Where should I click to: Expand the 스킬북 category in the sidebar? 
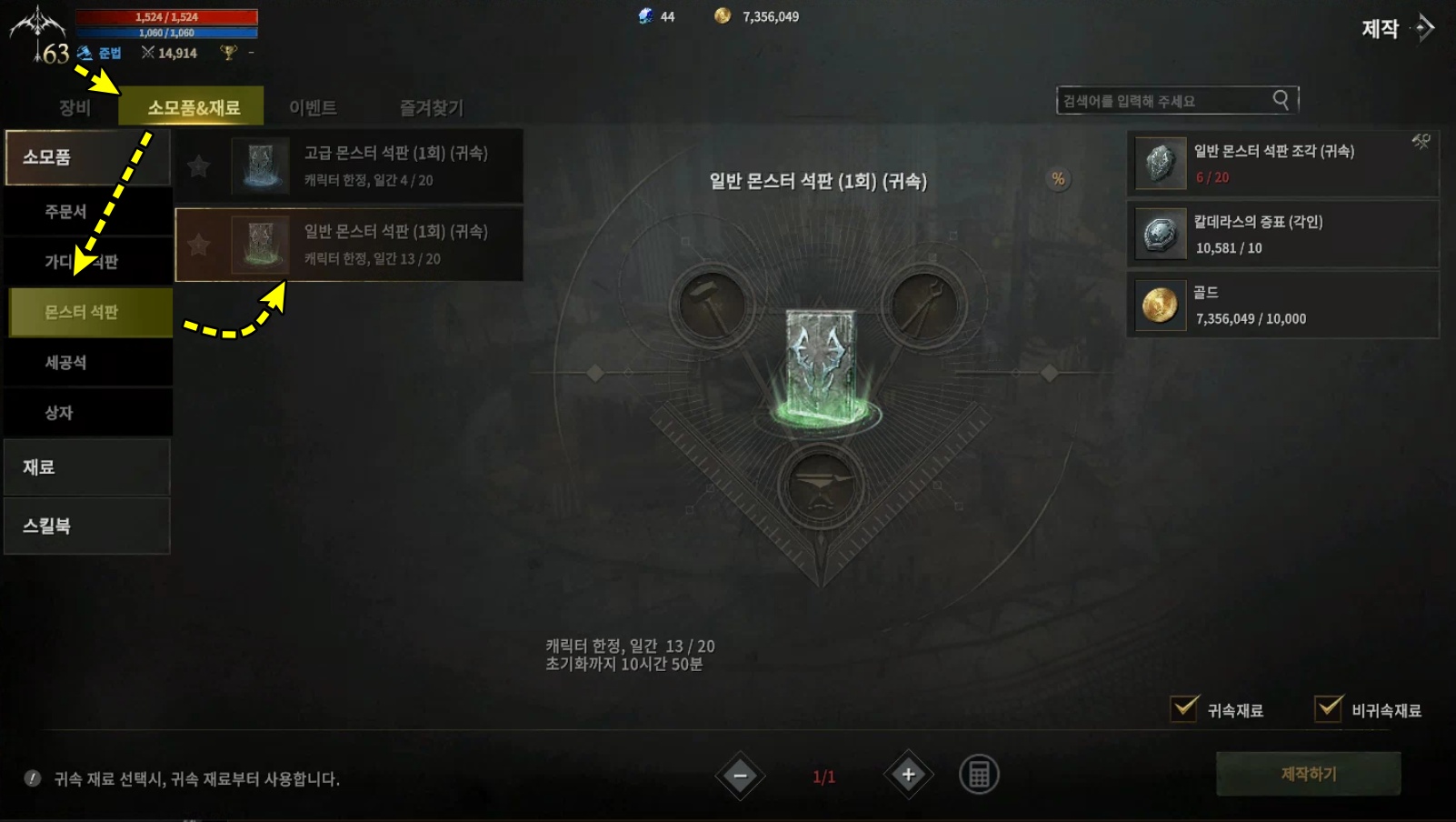click(x=86, y=526)
